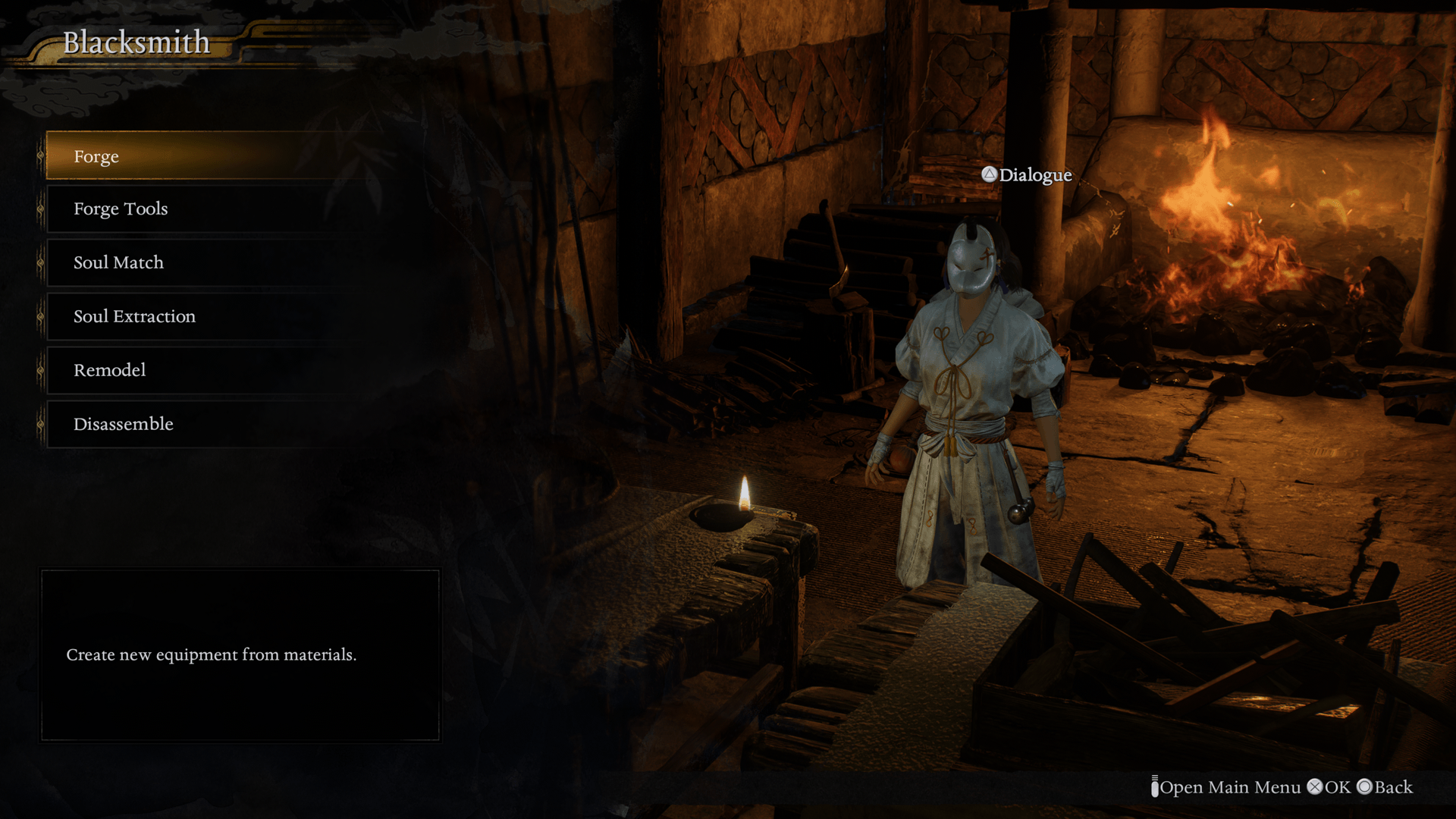Open the Forge Tools option

click(121, 209)
